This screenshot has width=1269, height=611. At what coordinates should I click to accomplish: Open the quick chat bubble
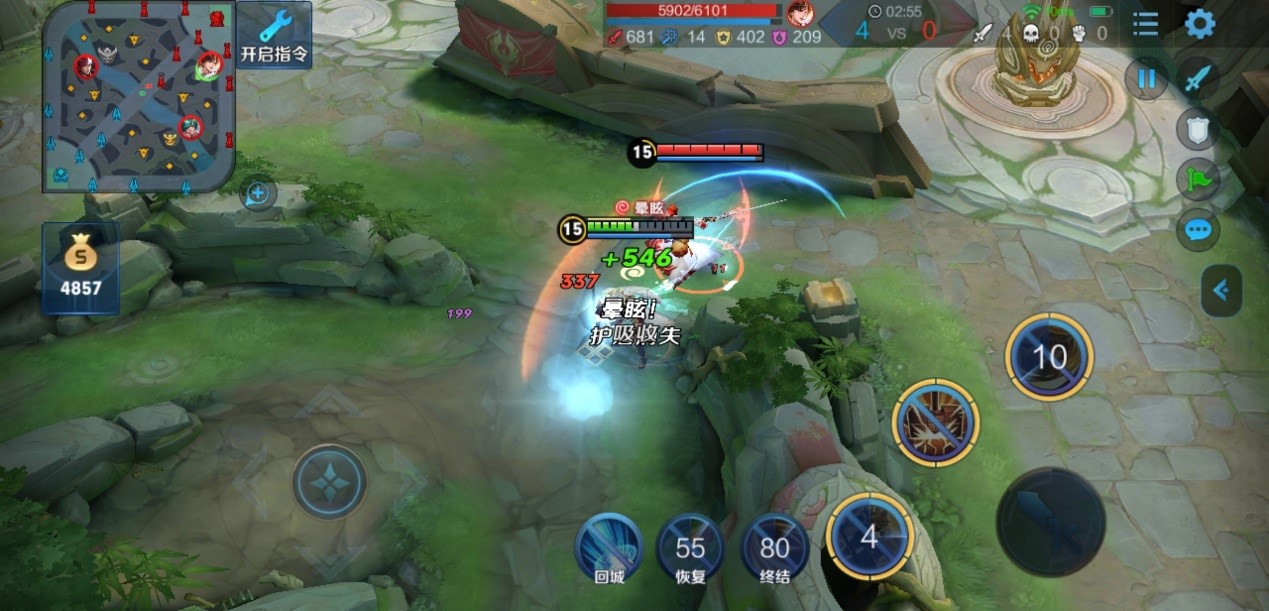coord(1197,230)
